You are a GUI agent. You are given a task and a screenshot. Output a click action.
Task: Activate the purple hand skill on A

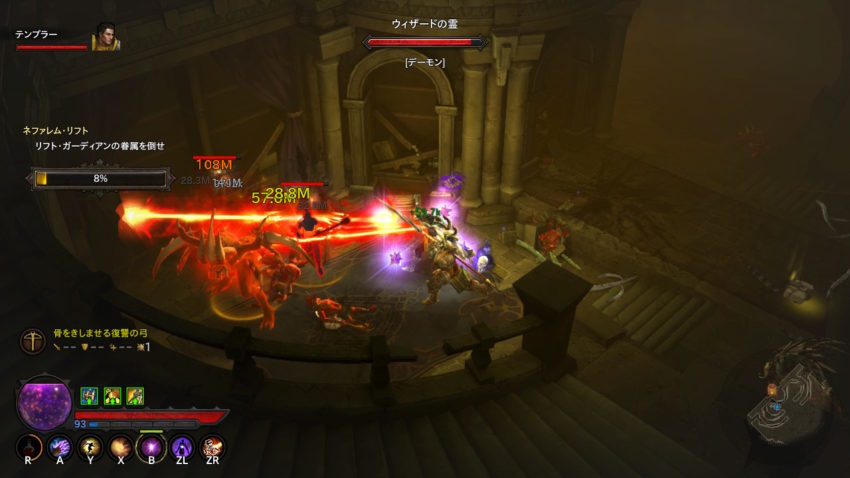[61, 446]
